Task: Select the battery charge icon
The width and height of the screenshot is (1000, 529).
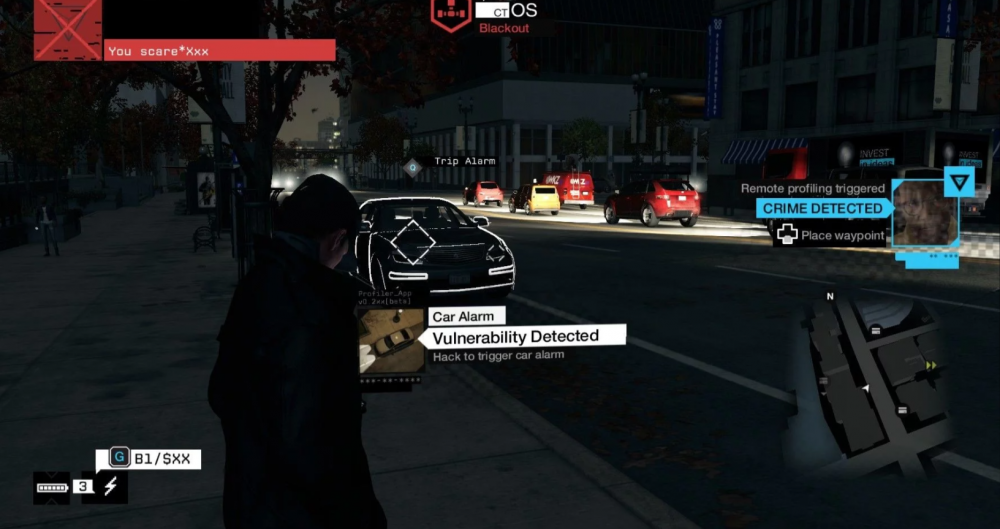Action: (51, 488)
